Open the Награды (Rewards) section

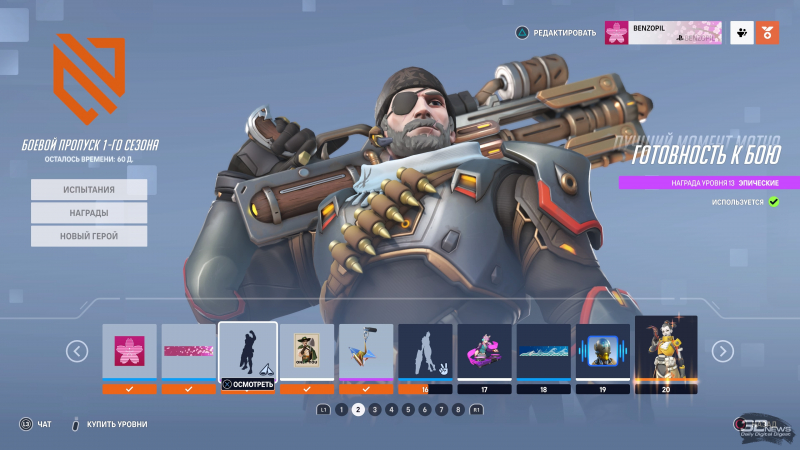(x=89, y=212)
